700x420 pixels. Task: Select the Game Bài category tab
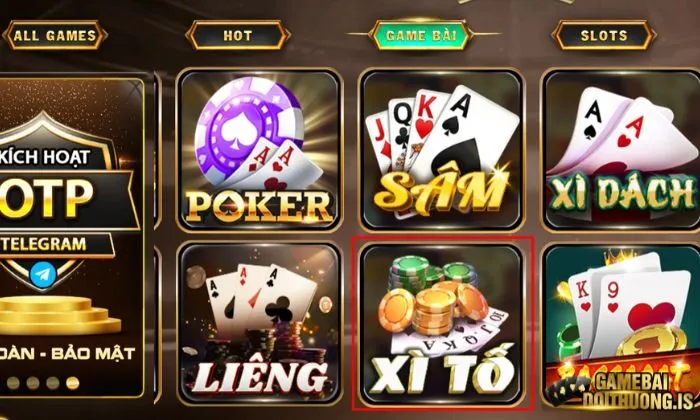420,37
